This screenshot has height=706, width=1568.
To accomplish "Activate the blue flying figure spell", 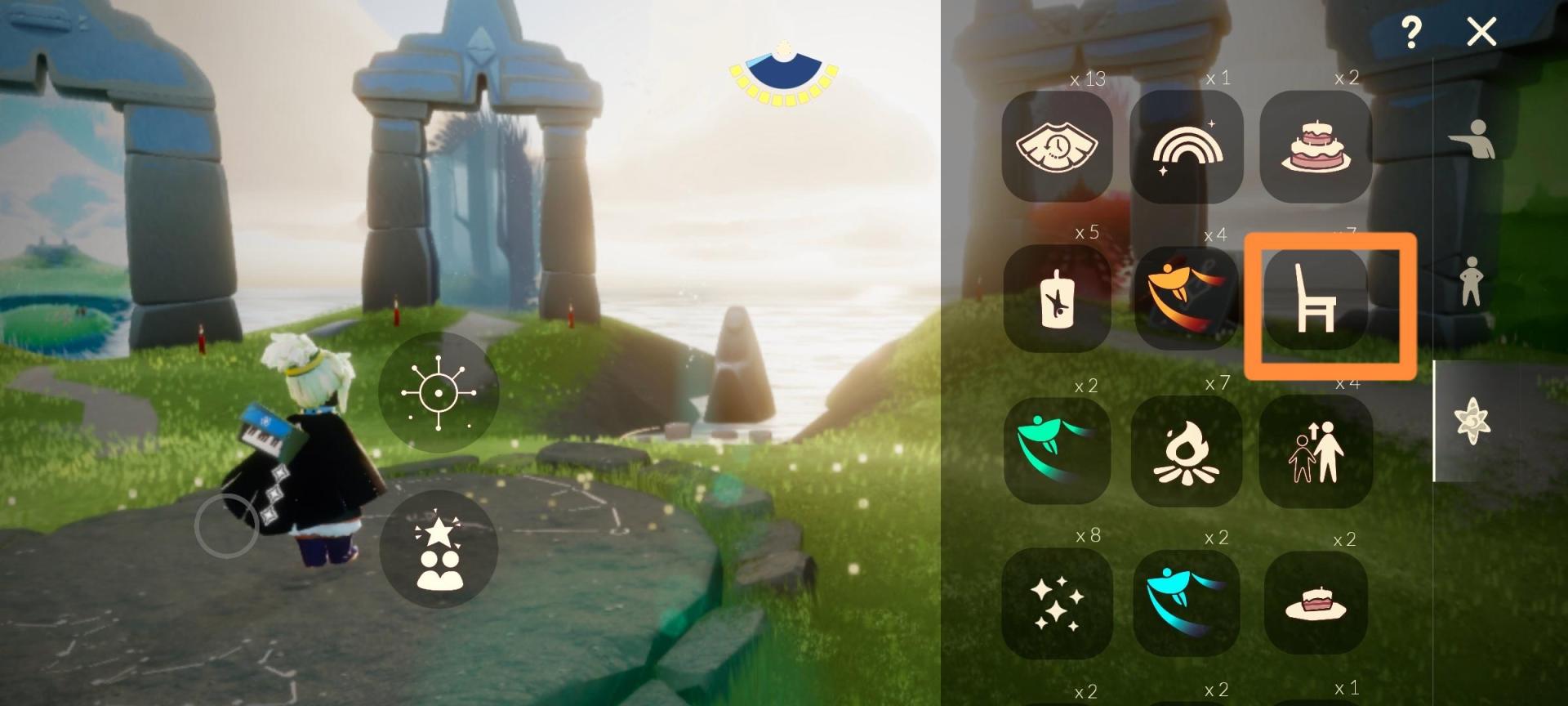I will pos(1186,603).
